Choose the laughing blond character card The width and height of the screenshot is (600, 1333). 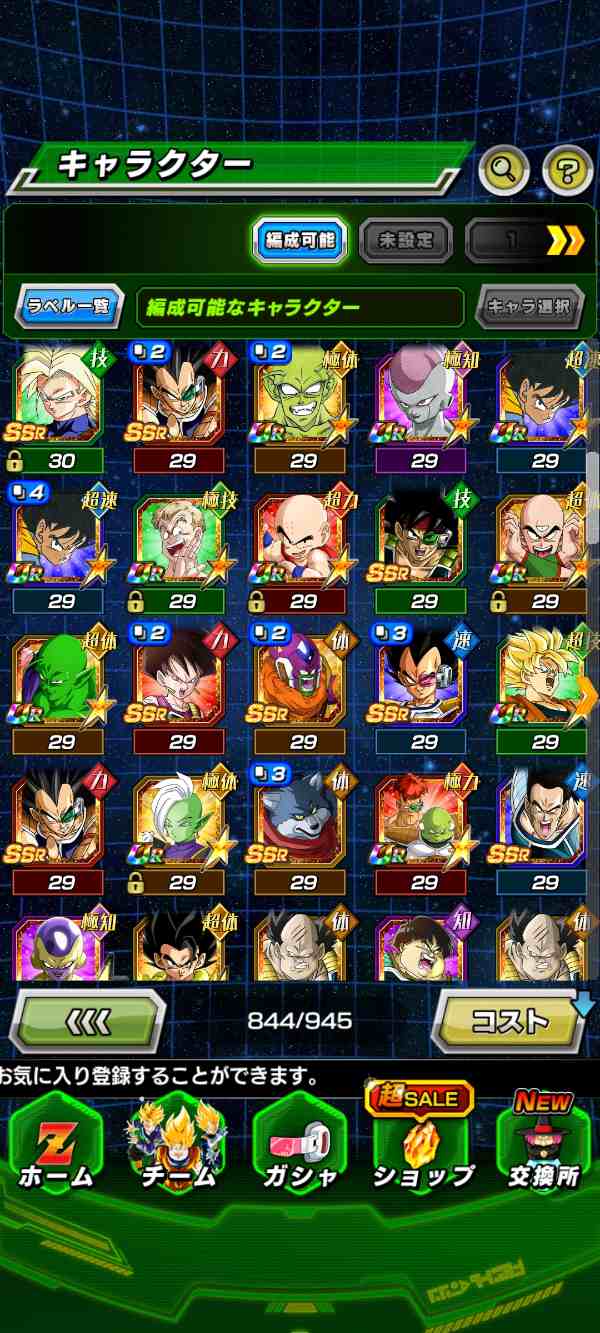(x=180, y=540)
